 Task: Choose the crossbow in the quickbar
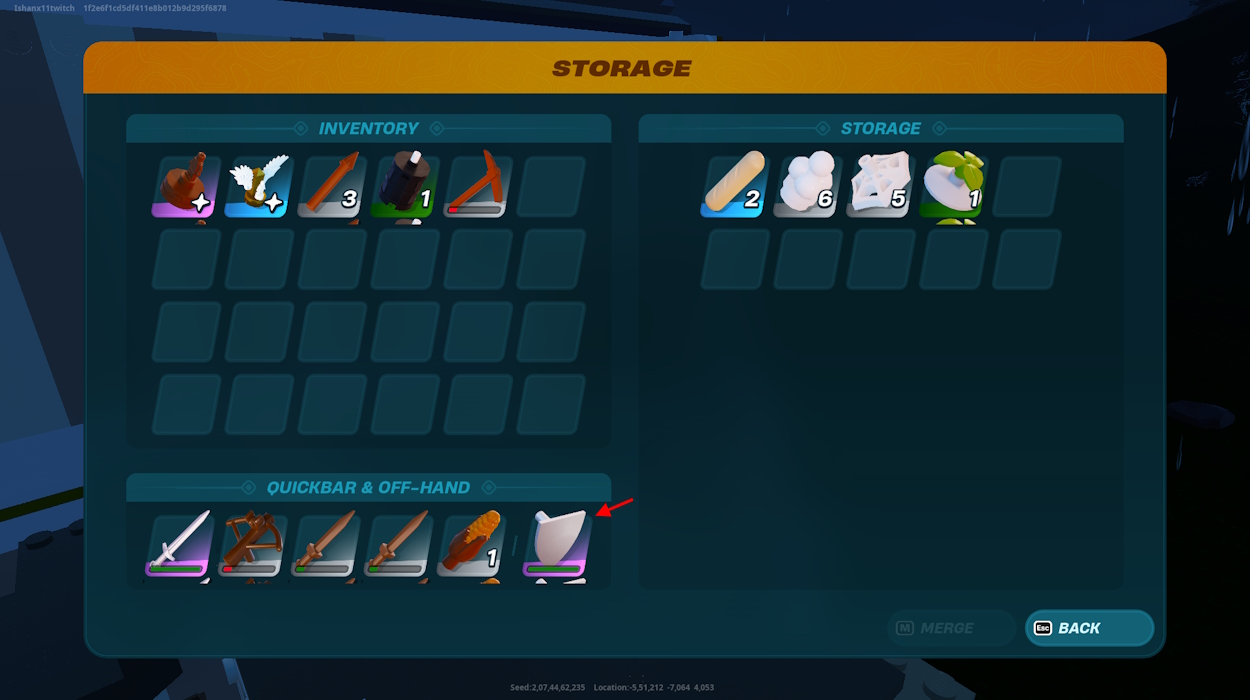pyautogui.click(x=254, y=546)
